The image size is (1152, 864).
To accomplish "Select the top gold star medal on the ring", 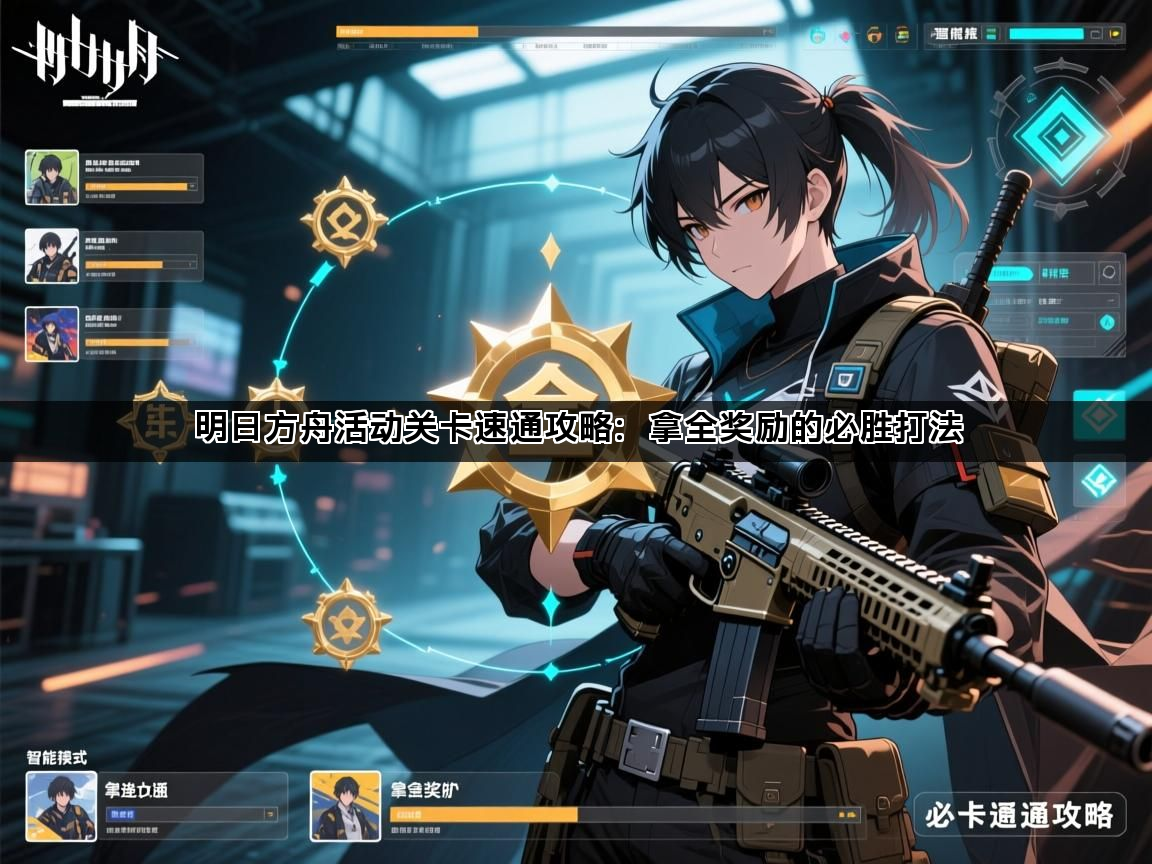I will pos(343,221).
